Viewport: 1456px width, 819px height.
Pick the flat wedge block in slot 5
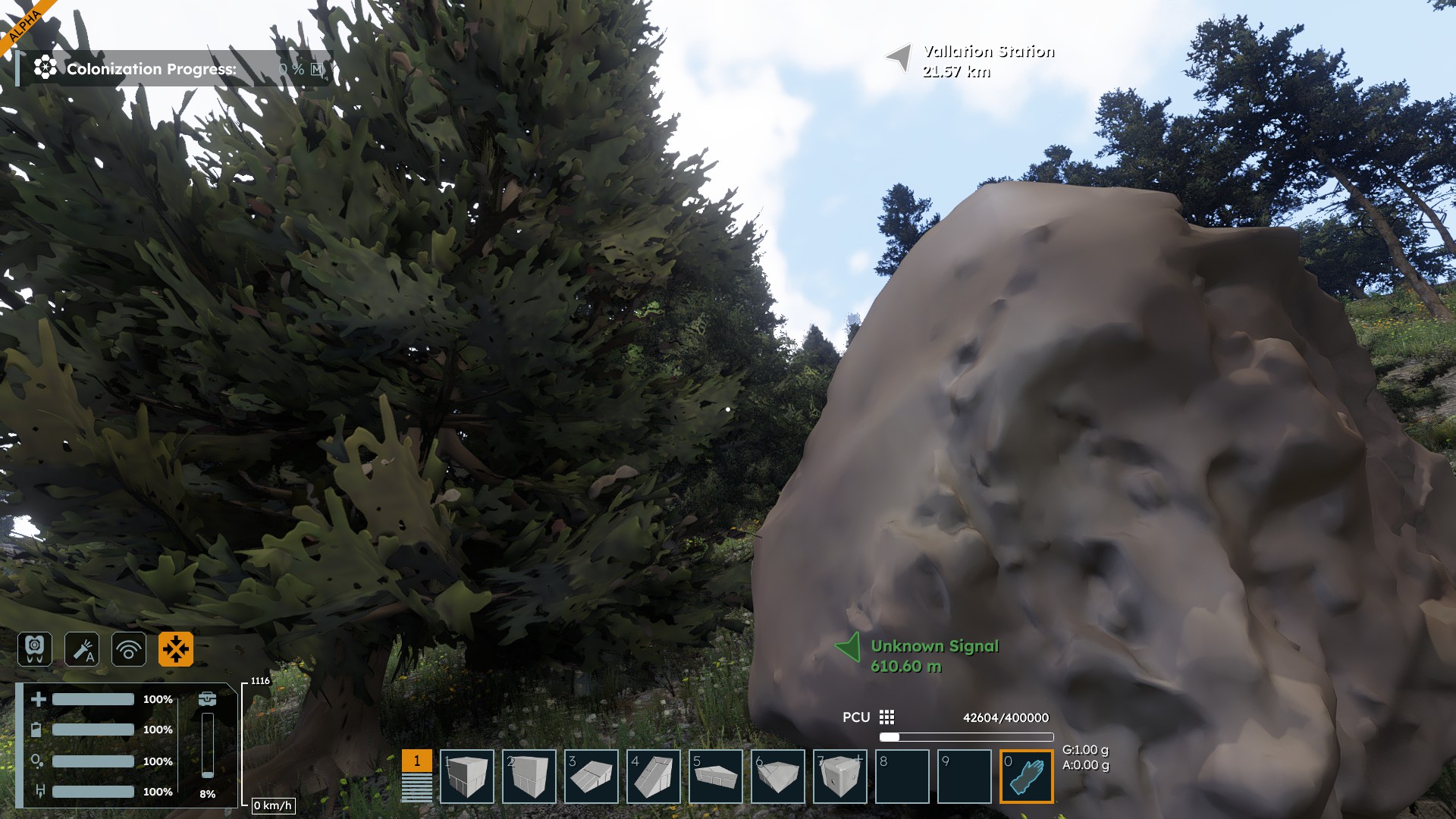click(715, 777)
